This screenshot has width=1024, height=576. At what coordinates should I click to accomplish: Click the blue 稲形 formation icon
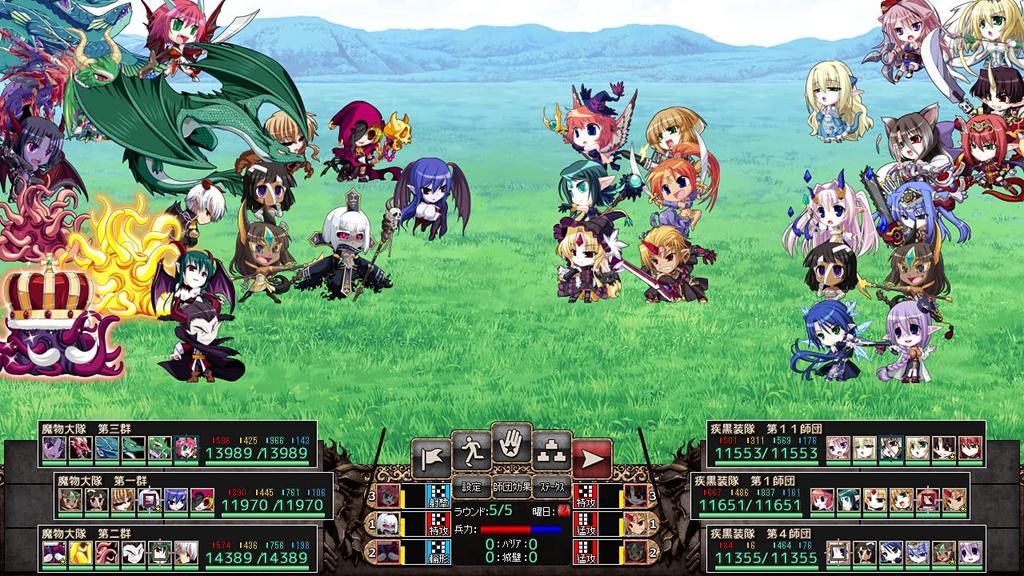click(437, 550)
